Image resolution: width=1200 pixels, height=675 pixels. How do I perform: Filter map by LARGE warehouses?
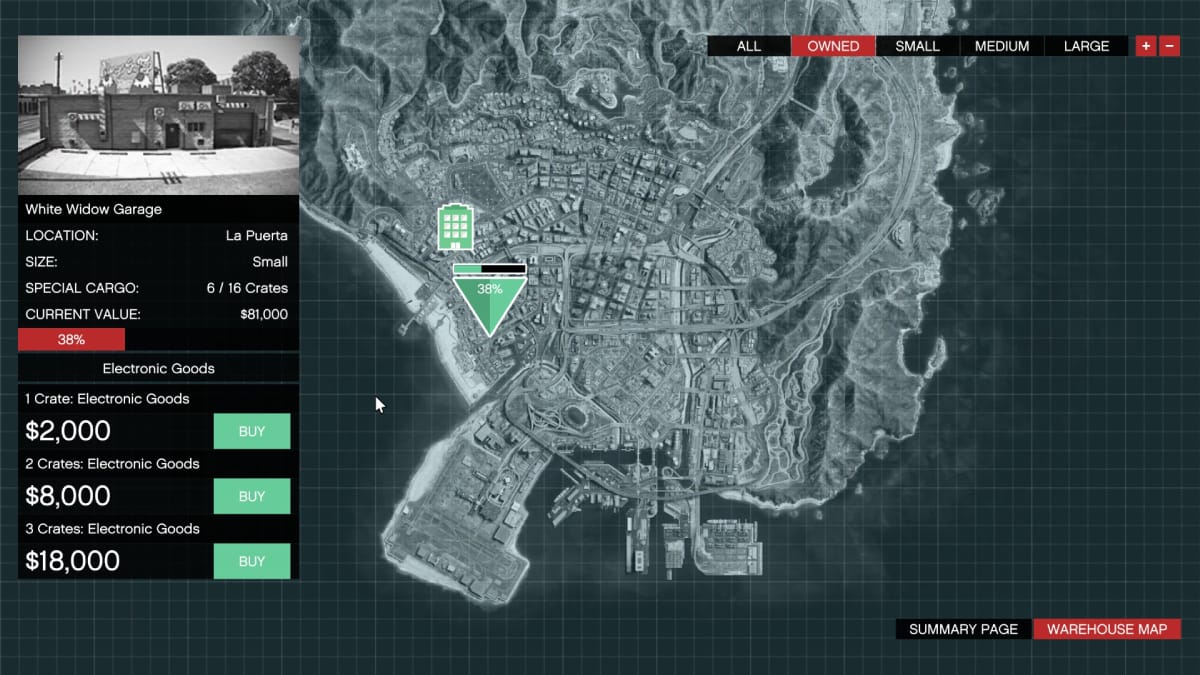[x=1086, y=46]
